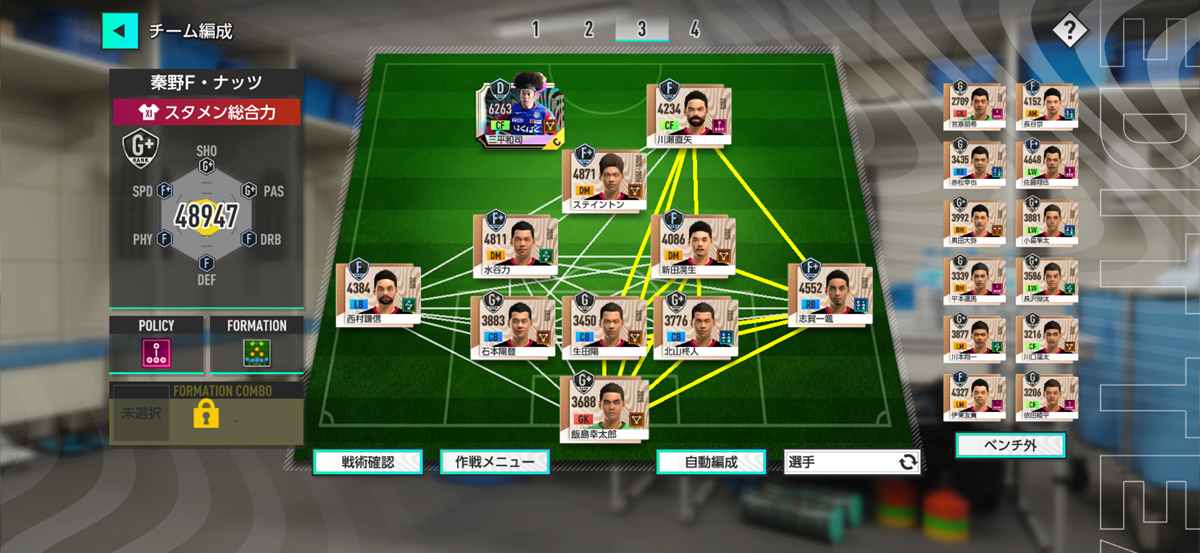Go back with the teal arrow button
This screenshot has width=1200, height=553.
120,30
